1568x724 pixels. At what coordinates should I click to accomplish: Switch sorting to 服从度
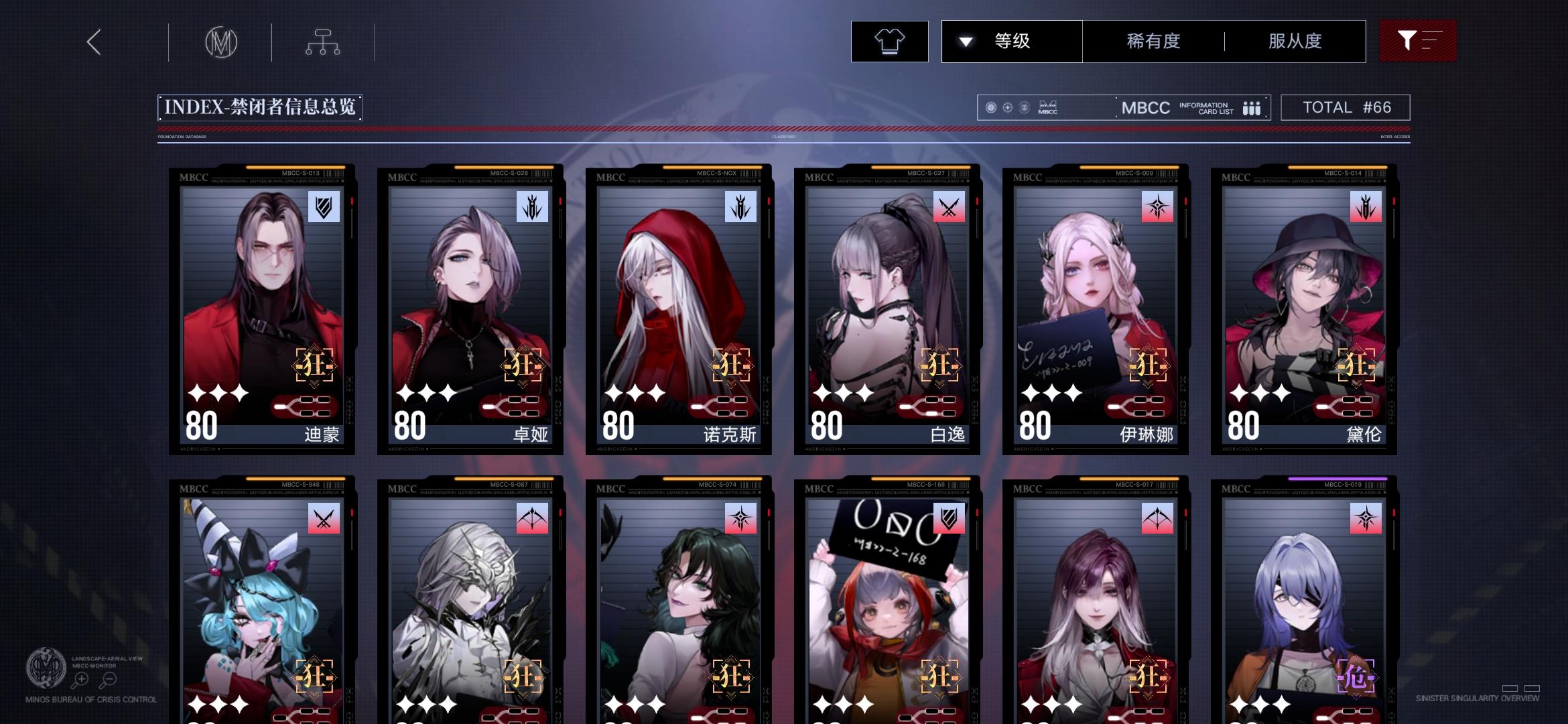(x=1296, y=41)
